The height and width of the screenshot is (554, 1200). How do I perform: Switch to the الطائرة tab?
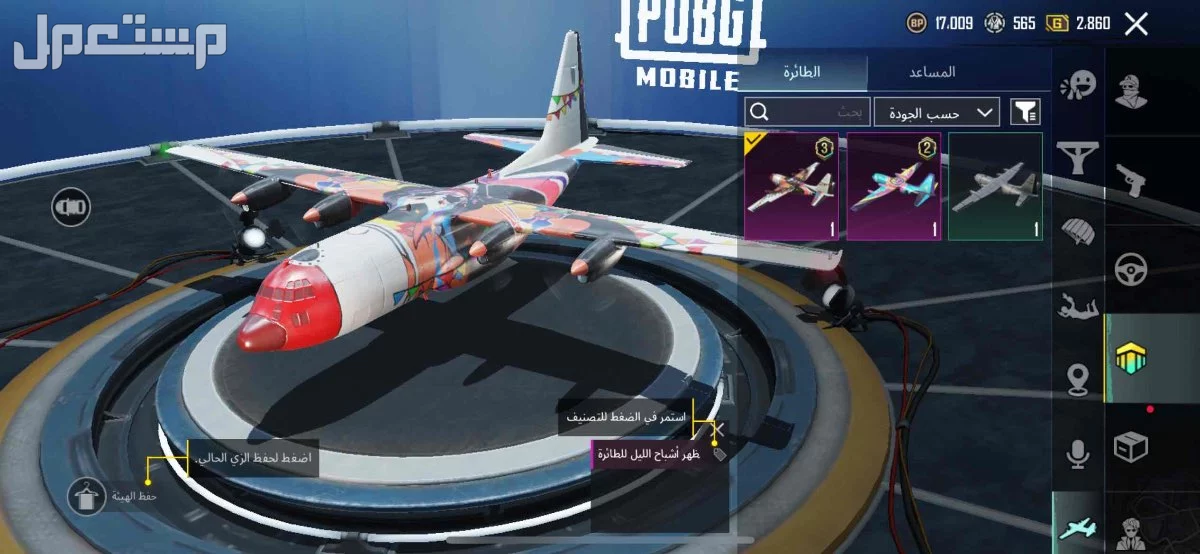802,72
